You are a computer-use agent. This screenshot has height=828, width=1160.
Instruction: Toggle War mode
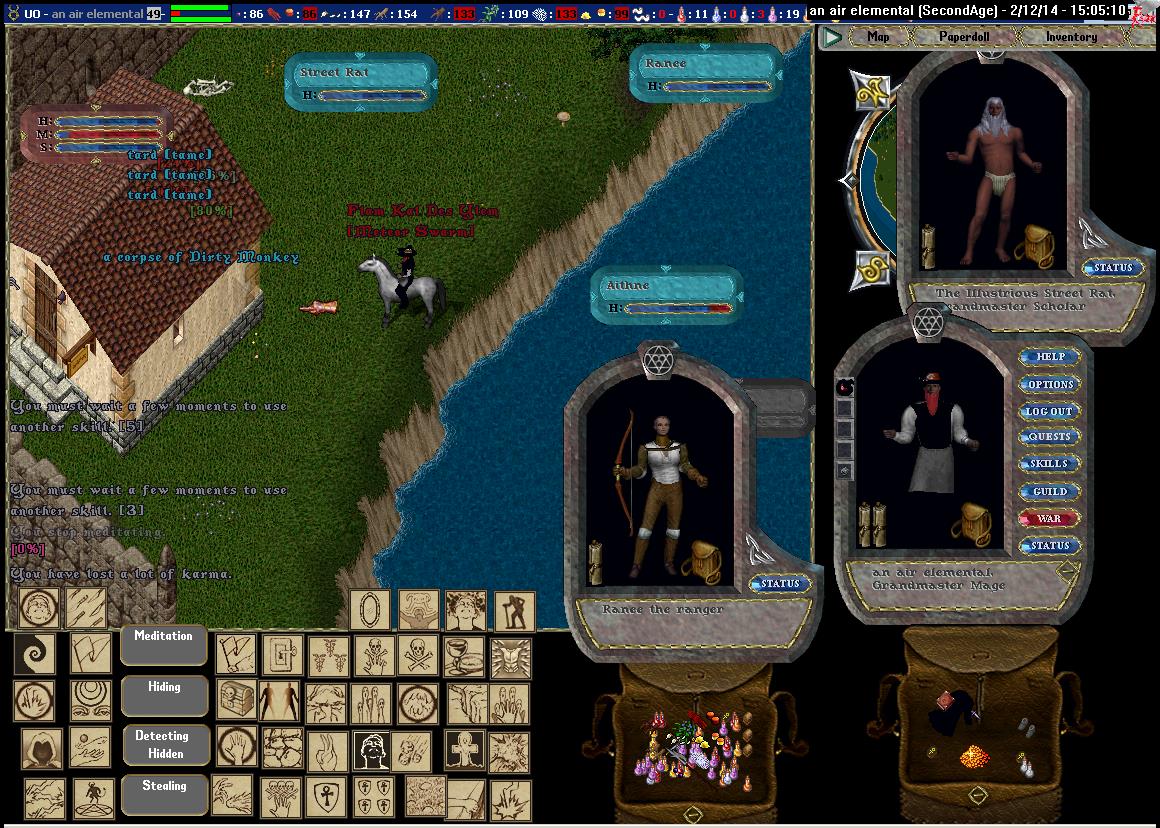pyautogui.click(x=1050, y=518)
